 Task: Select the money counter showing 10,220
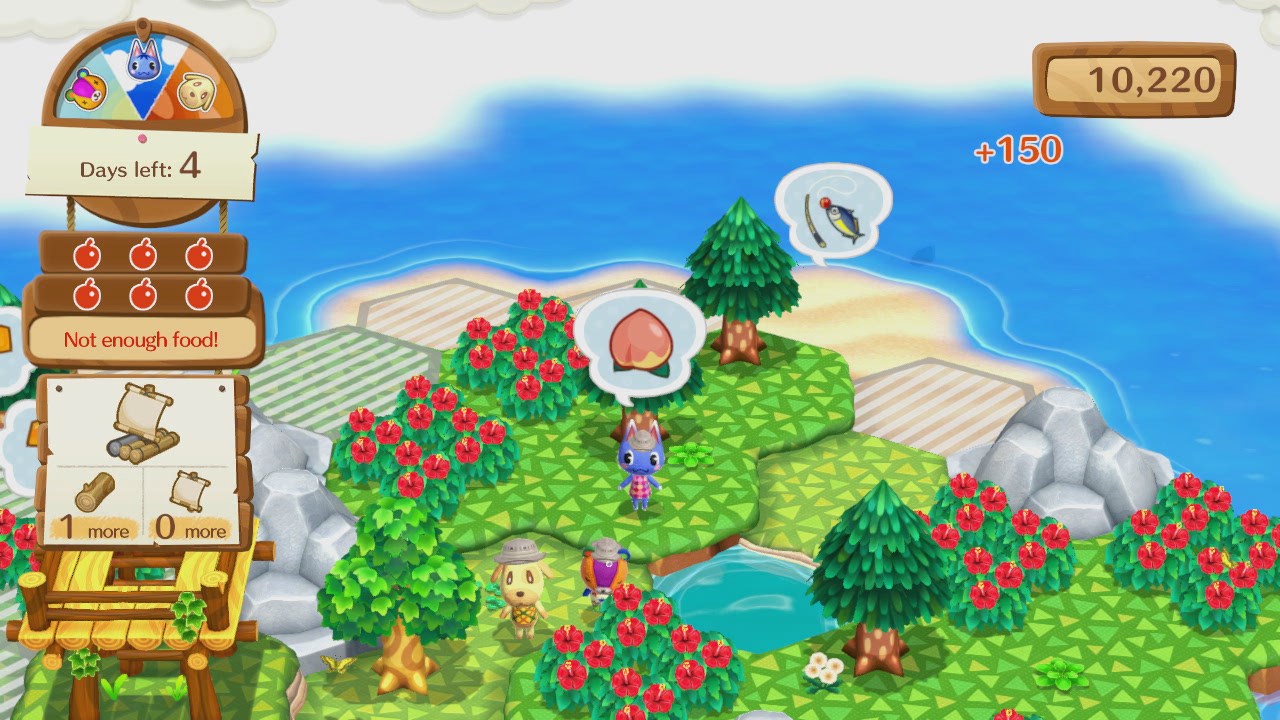(1137, 78)
